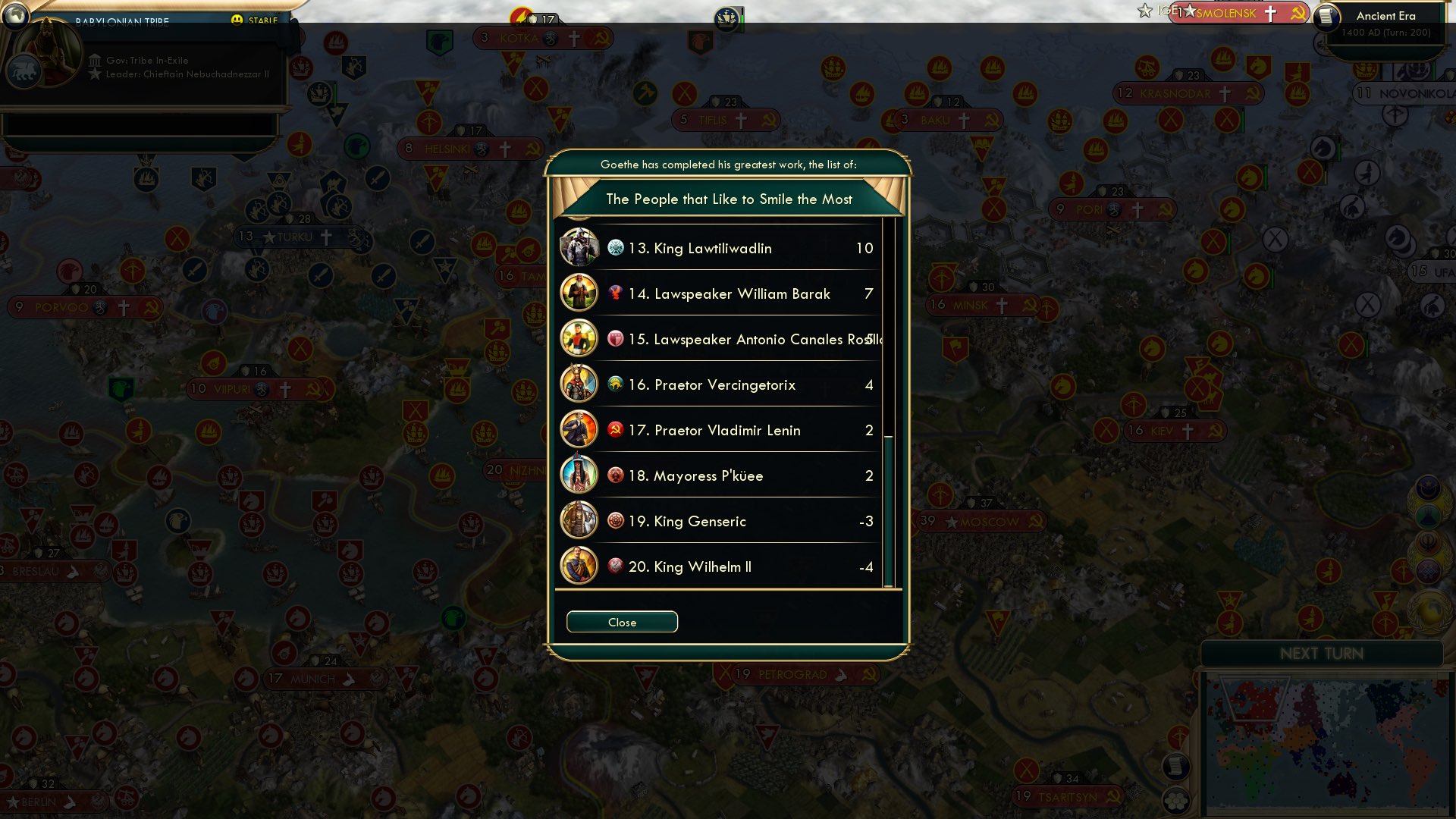Click the hammer-and-sickle icon beside Smolensk
1456x819 pixels.
[1299, 13]
